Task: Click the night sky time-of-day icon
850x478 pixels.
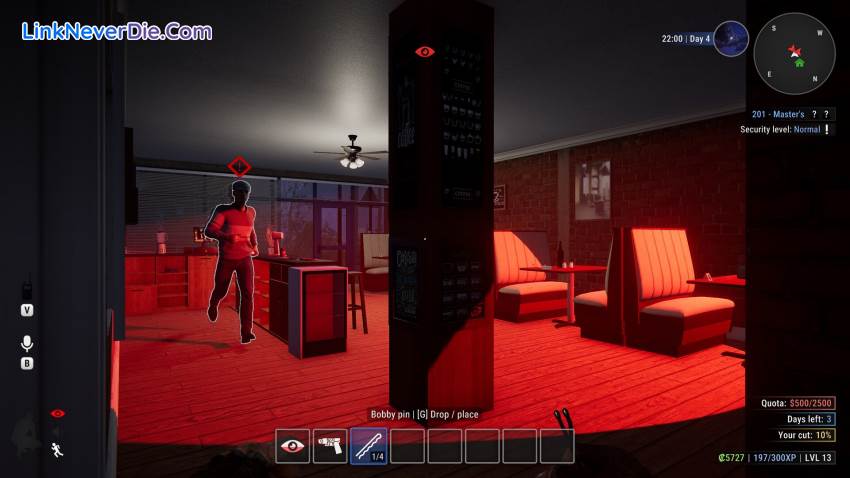Action: [731, 39]
